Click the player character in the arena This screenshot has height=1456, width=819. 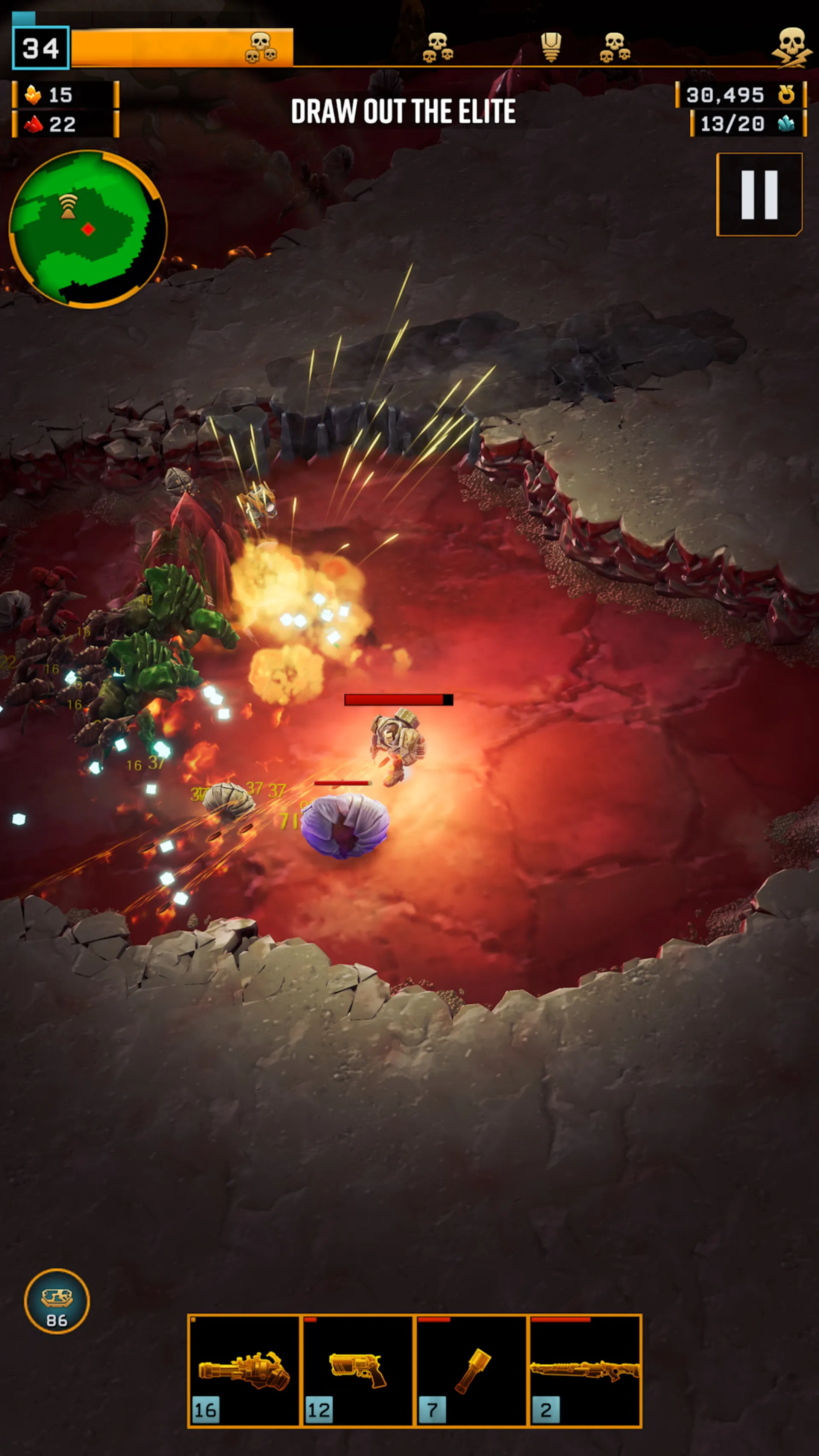coord(396,746)
